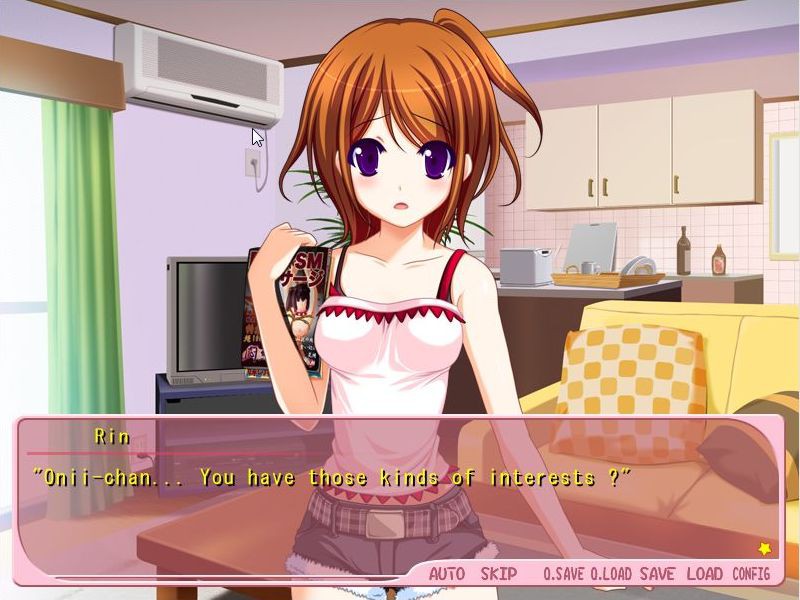Enable AUTO text advance mode
The width and height of the screenshot is (800, 600).
(x=447, y=574)
